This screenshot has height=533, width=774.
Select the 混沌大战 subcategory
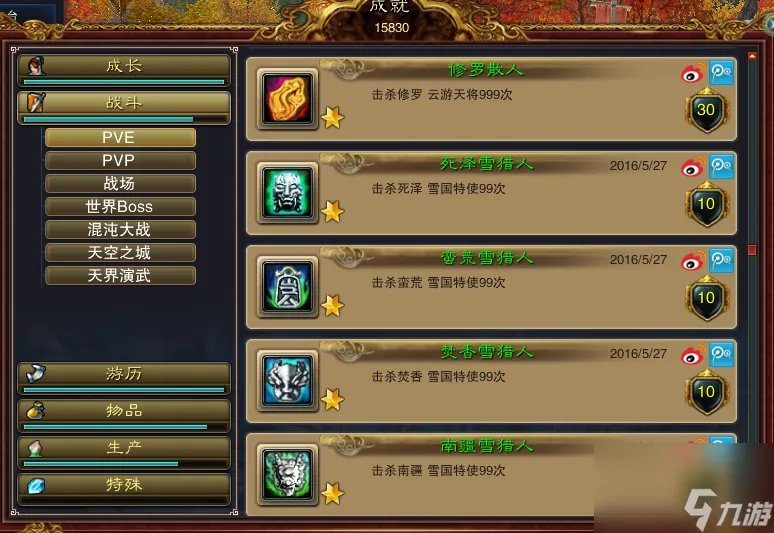(119, 230)
